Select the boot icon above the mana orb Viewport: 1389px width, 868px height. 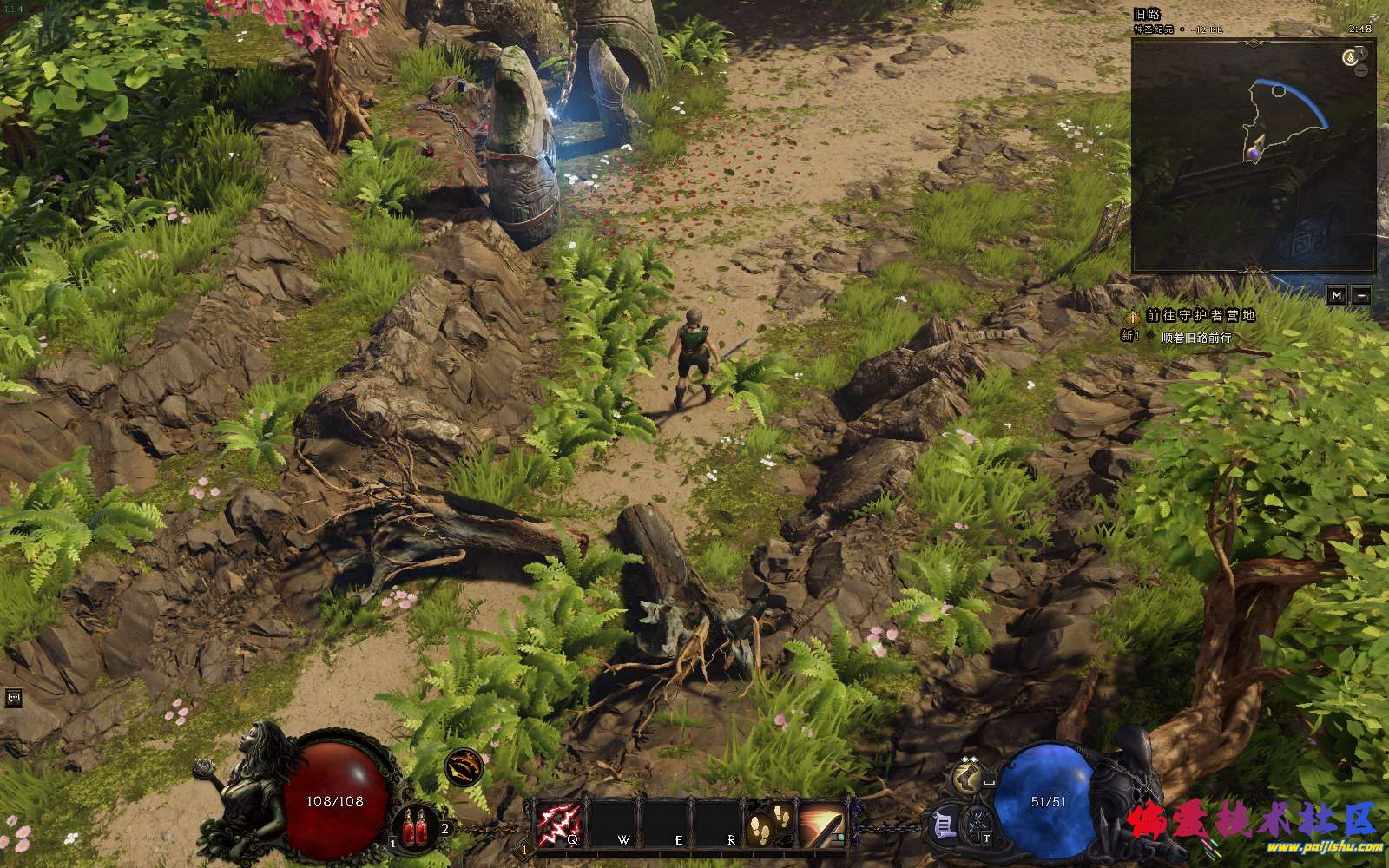point(965,775)
